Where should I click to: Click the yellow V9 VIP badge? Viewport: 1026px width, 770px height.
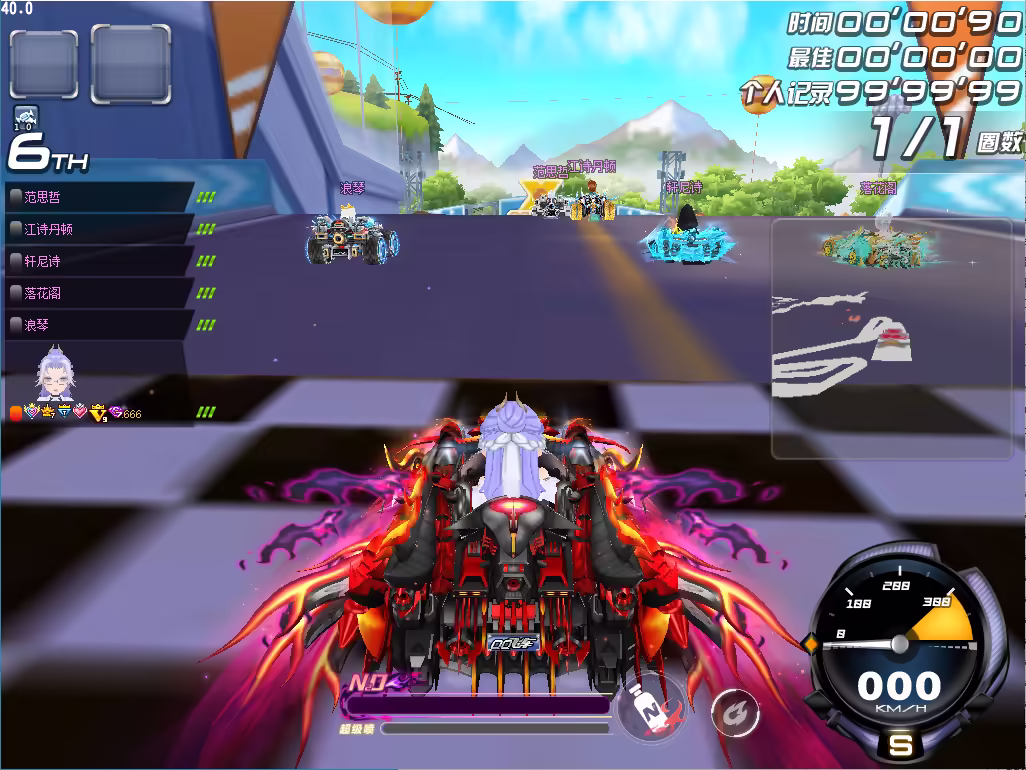98,412
